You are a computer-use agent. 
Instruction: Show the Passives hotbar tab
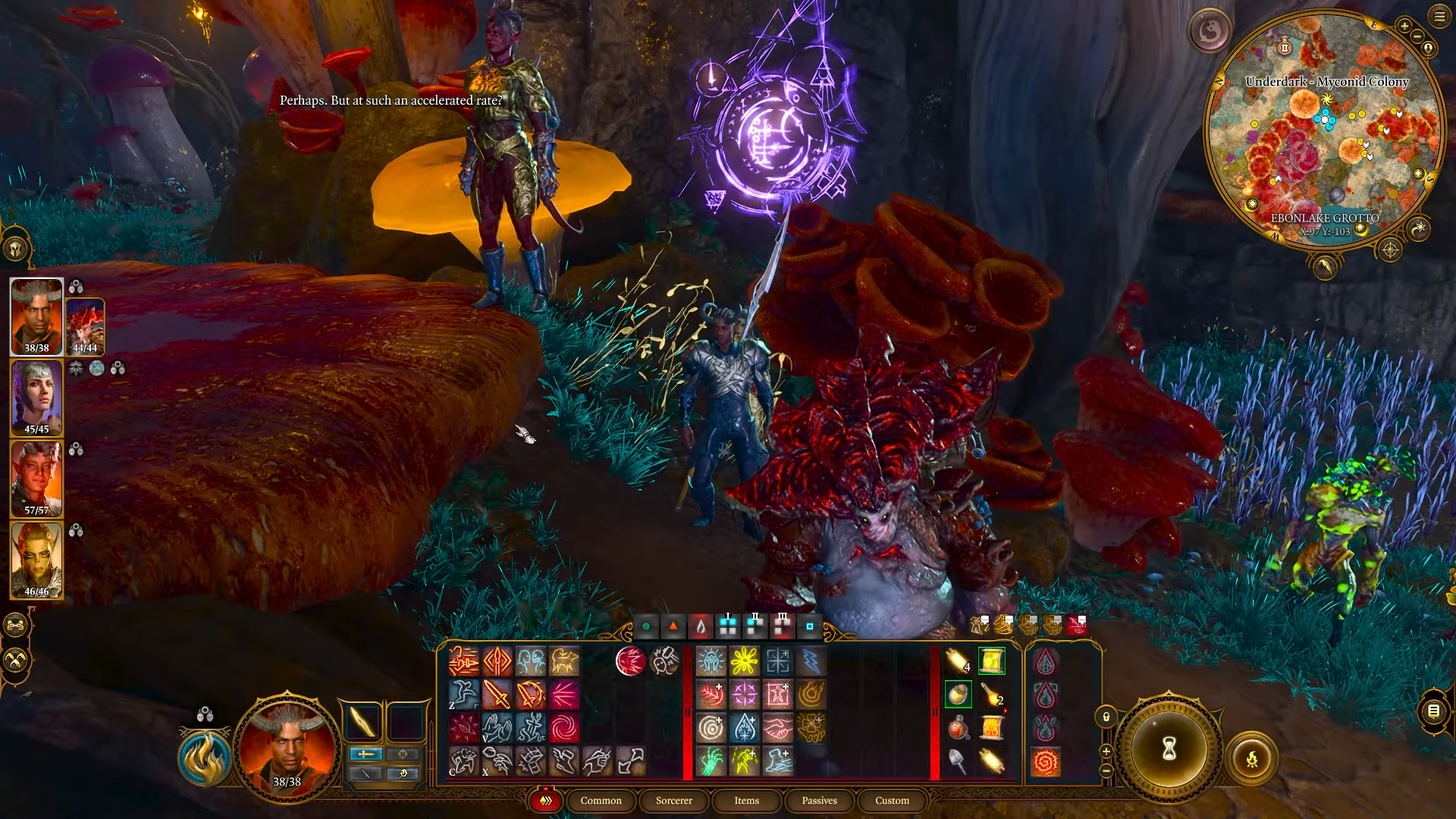click(819, 801)
